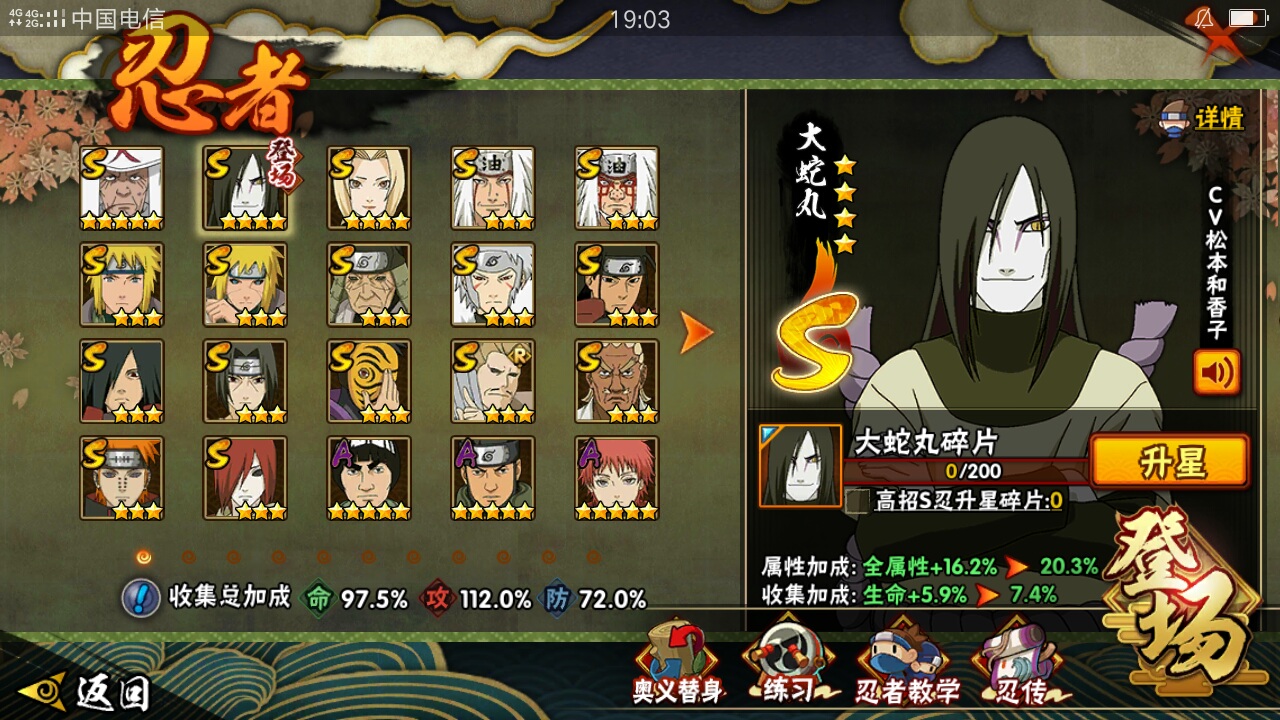Click the blue exclamation info icon
Screen dimensions: 1280x720
(x=141, y=598)
